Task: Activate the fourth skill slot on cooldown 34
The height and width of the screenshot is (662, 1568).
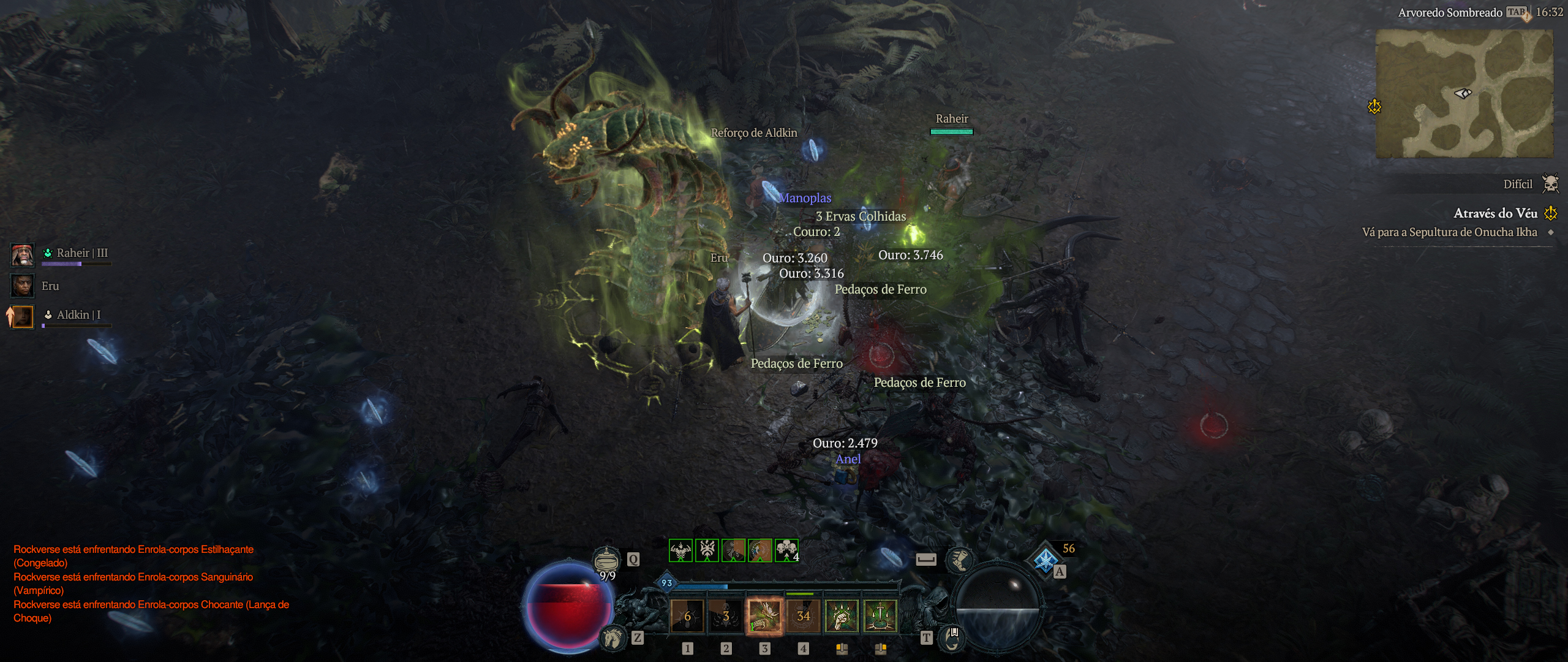Action: [x=803, y=615]
